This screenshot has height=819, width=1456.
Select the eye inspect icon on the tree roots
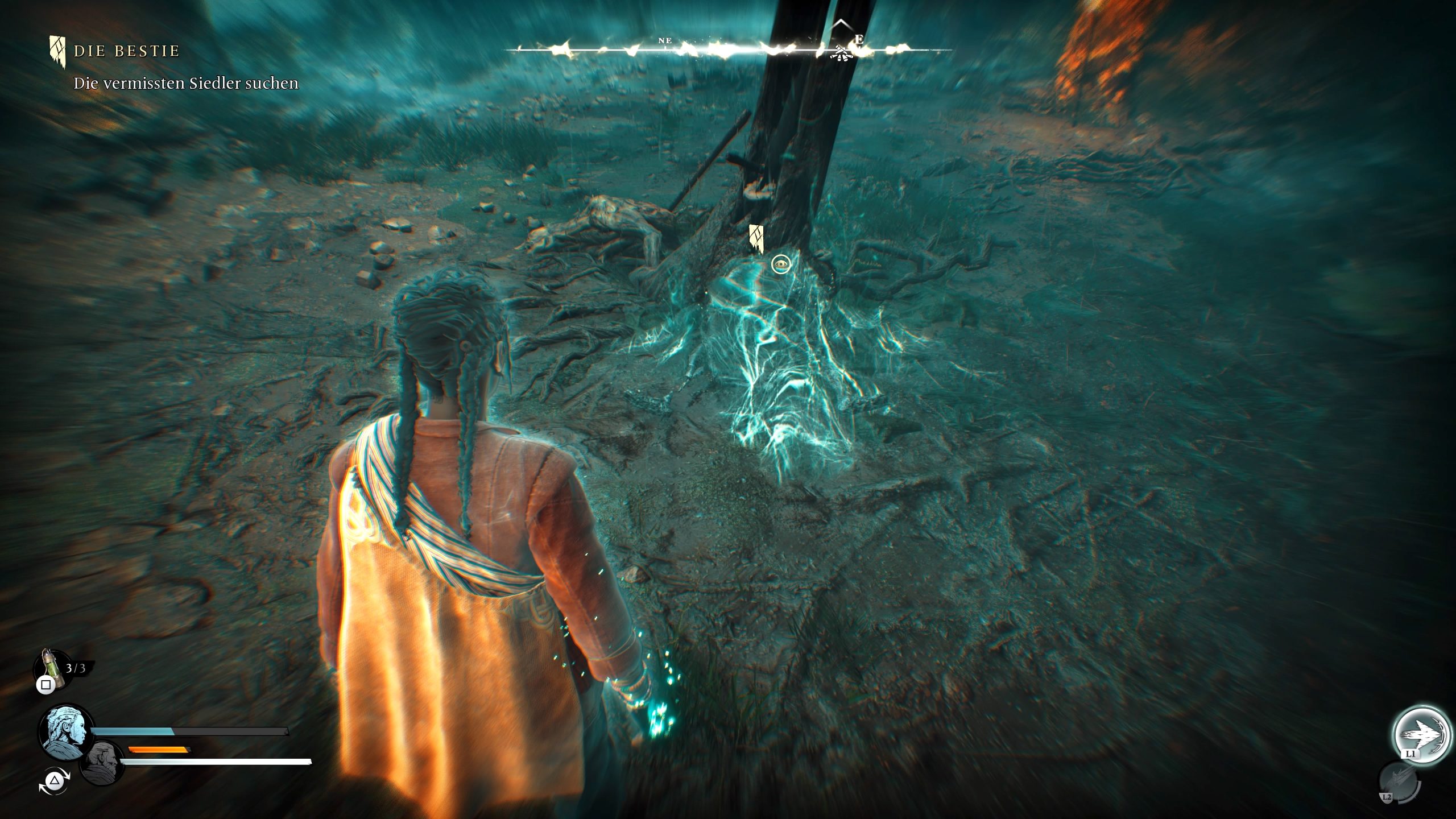click(781, 264)
